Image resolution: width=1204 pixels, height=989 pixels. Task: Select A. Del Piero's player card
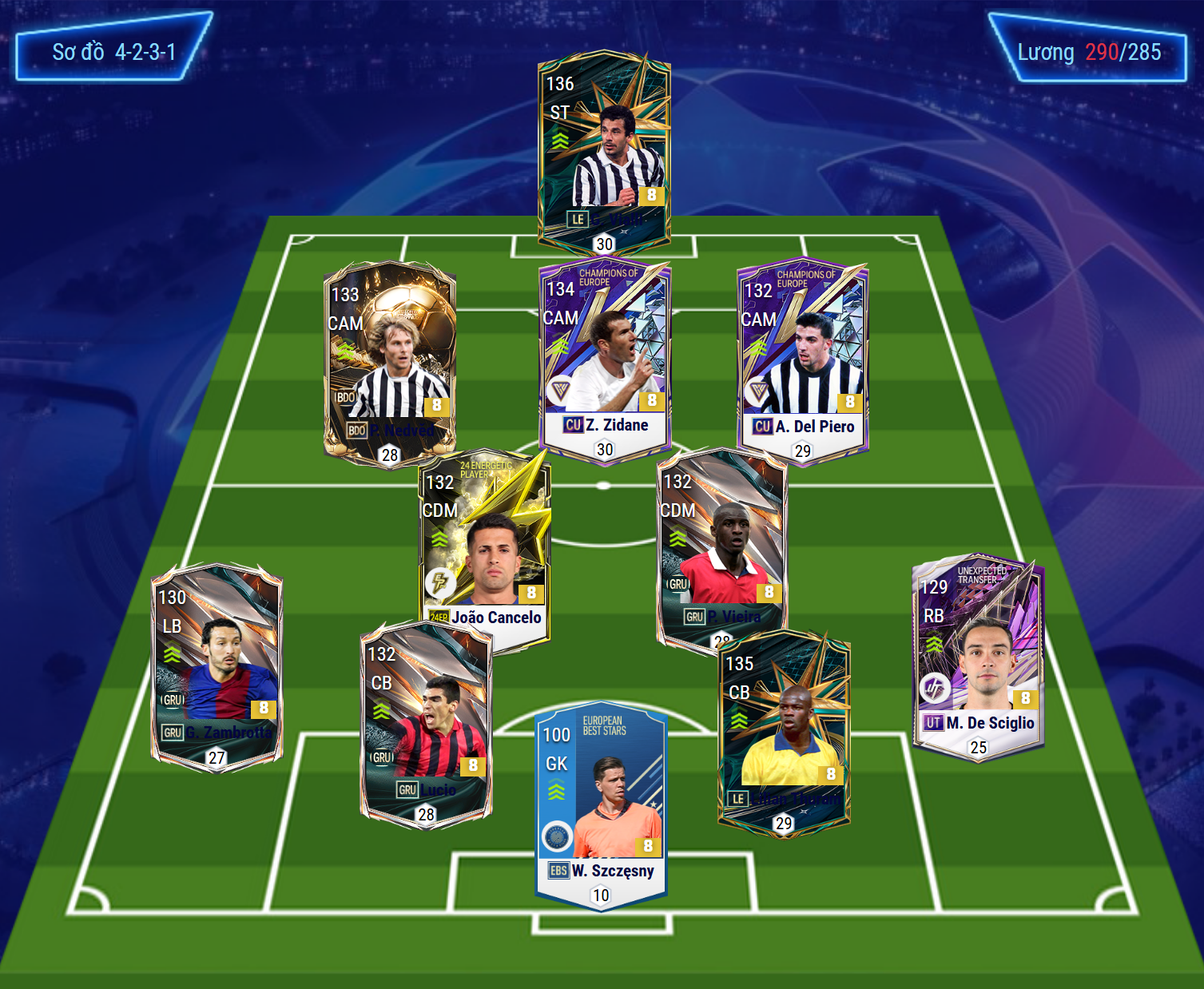click(x=802, y=361)
